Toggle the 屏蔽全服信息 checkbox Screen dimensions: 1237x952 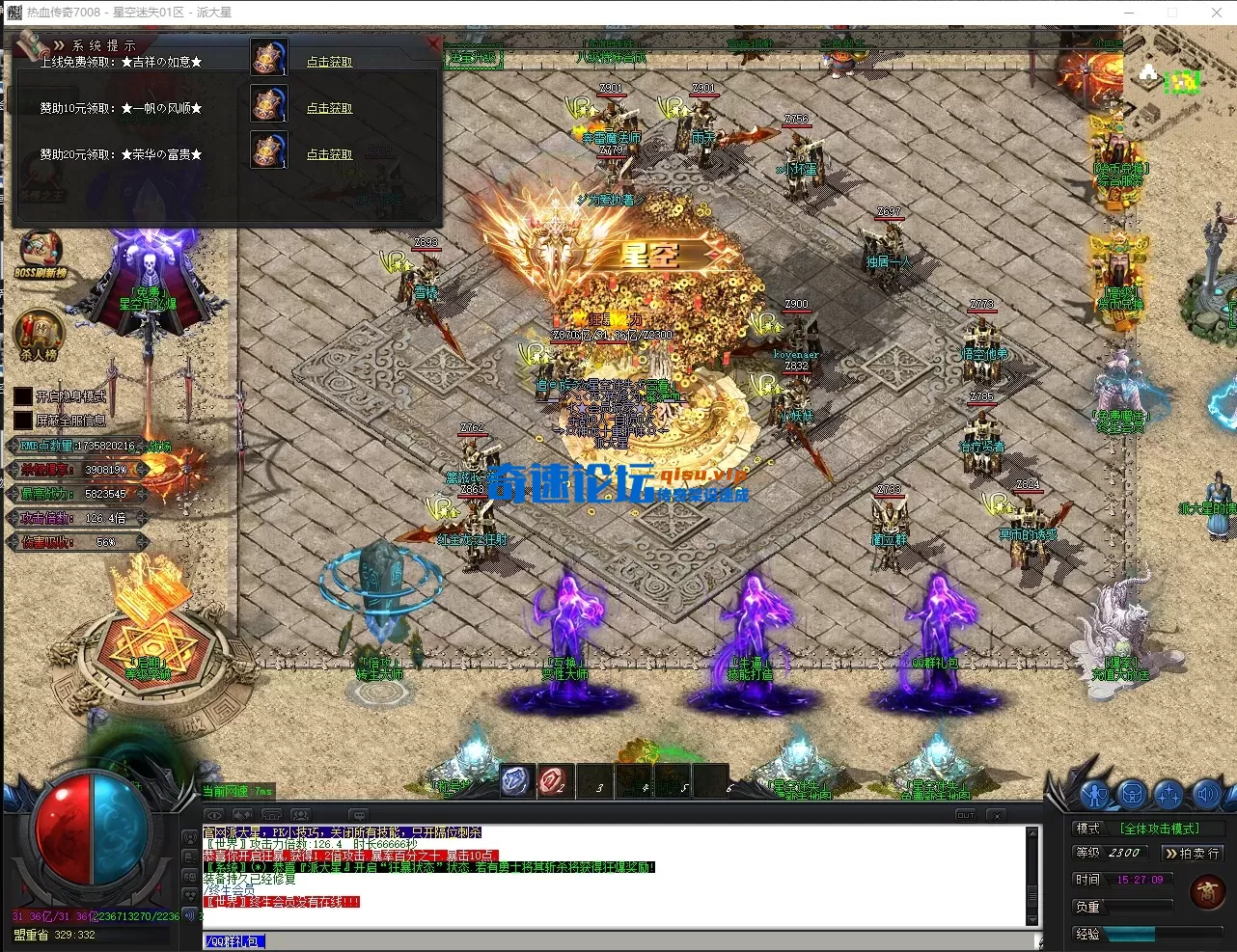click(x=23, y=421)
